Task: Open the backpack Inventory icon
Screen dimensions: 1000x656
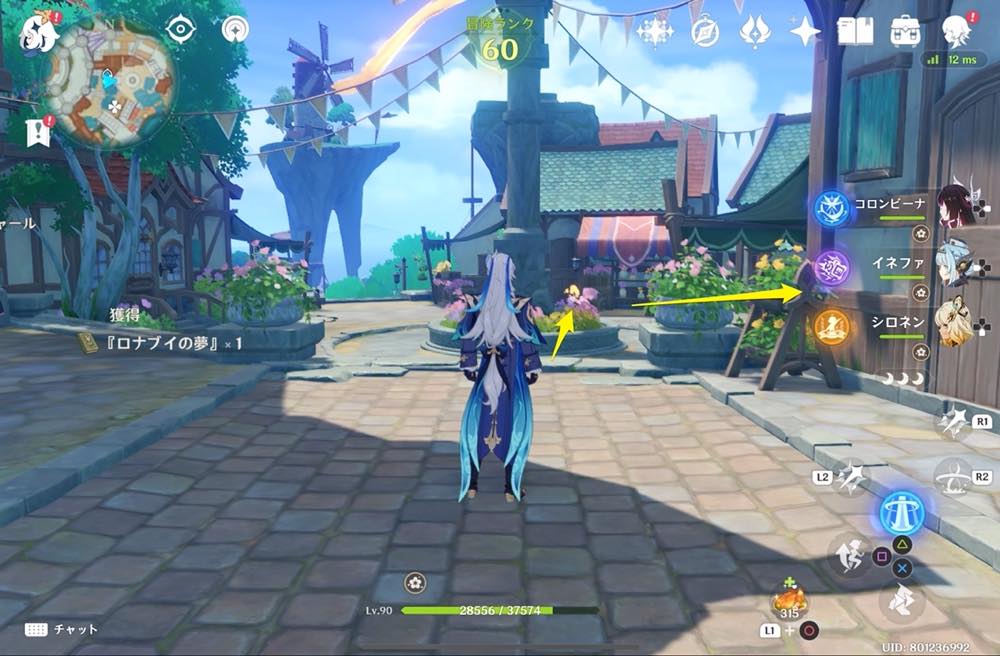Action: tap(906, 31)
